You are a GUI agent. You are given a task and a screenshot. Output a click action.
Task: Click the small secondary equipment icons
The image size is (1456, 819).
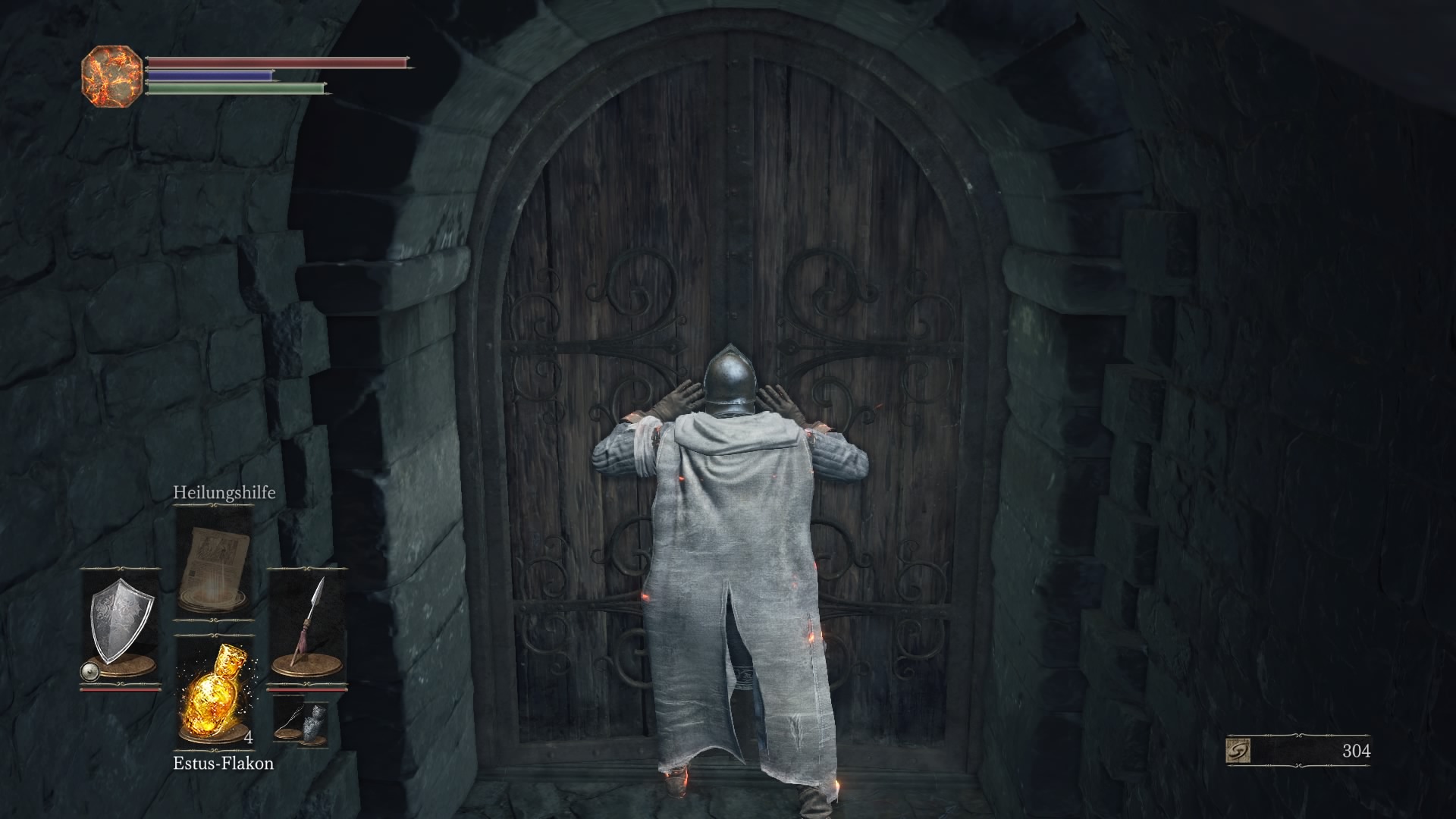click(301, 723)
